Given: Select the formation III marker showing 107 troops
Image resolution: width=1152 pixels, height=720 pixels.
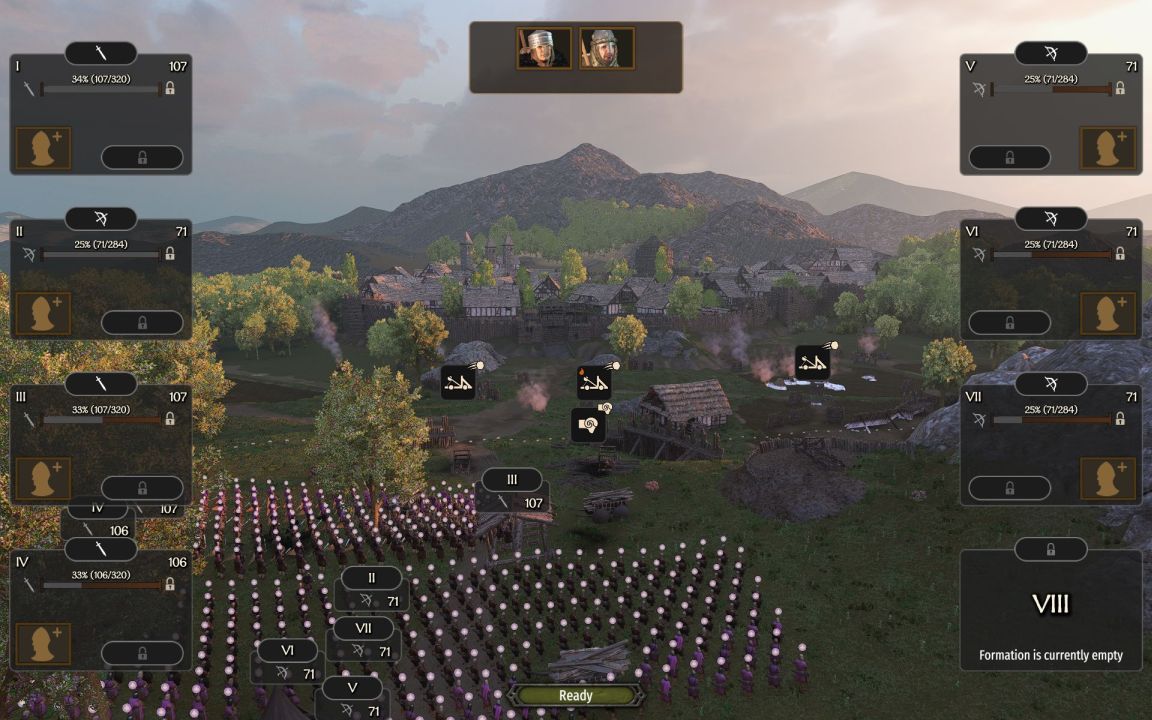Looking at the screenshot, I should (512, 491).
